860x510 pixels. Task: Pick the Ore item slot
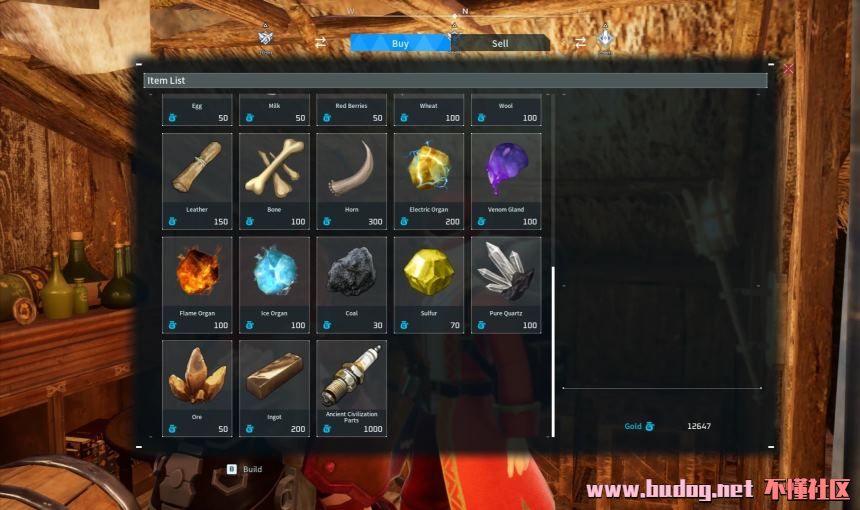point(197,387)
